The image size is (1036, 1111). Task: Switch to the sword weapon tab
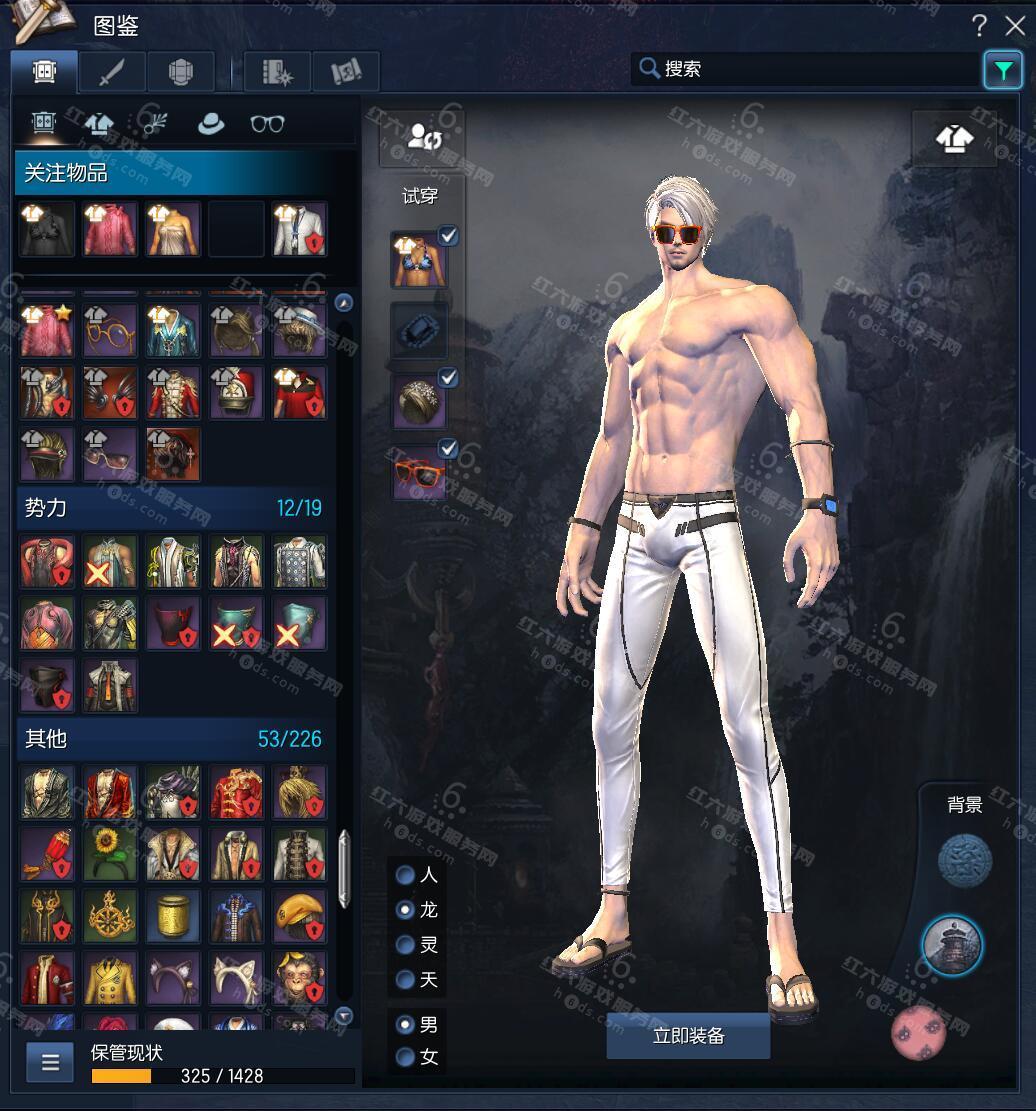pyautogui.click(x=112, y=72)
